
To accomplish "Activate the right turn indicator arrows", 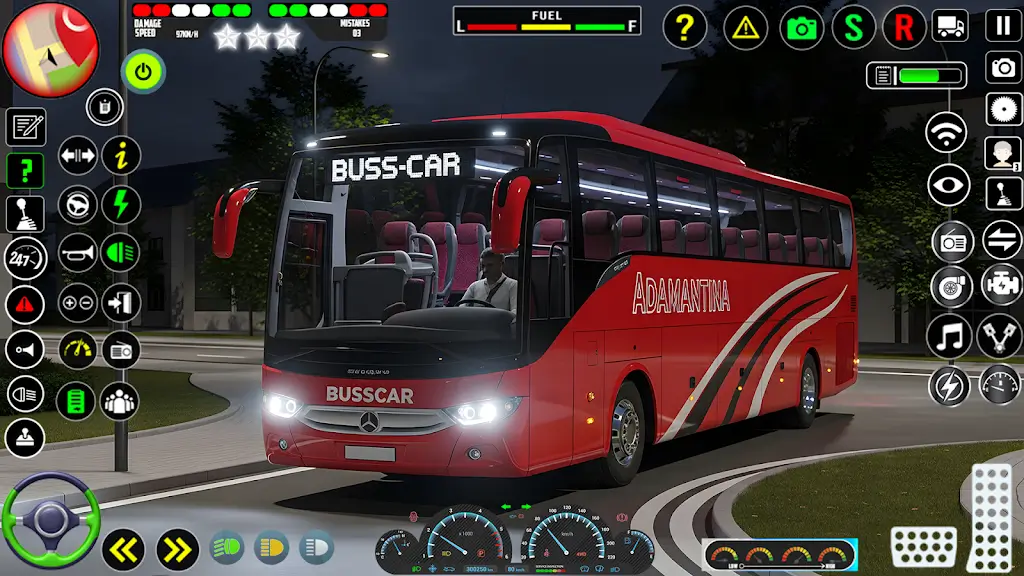I will tap(178, 549).
